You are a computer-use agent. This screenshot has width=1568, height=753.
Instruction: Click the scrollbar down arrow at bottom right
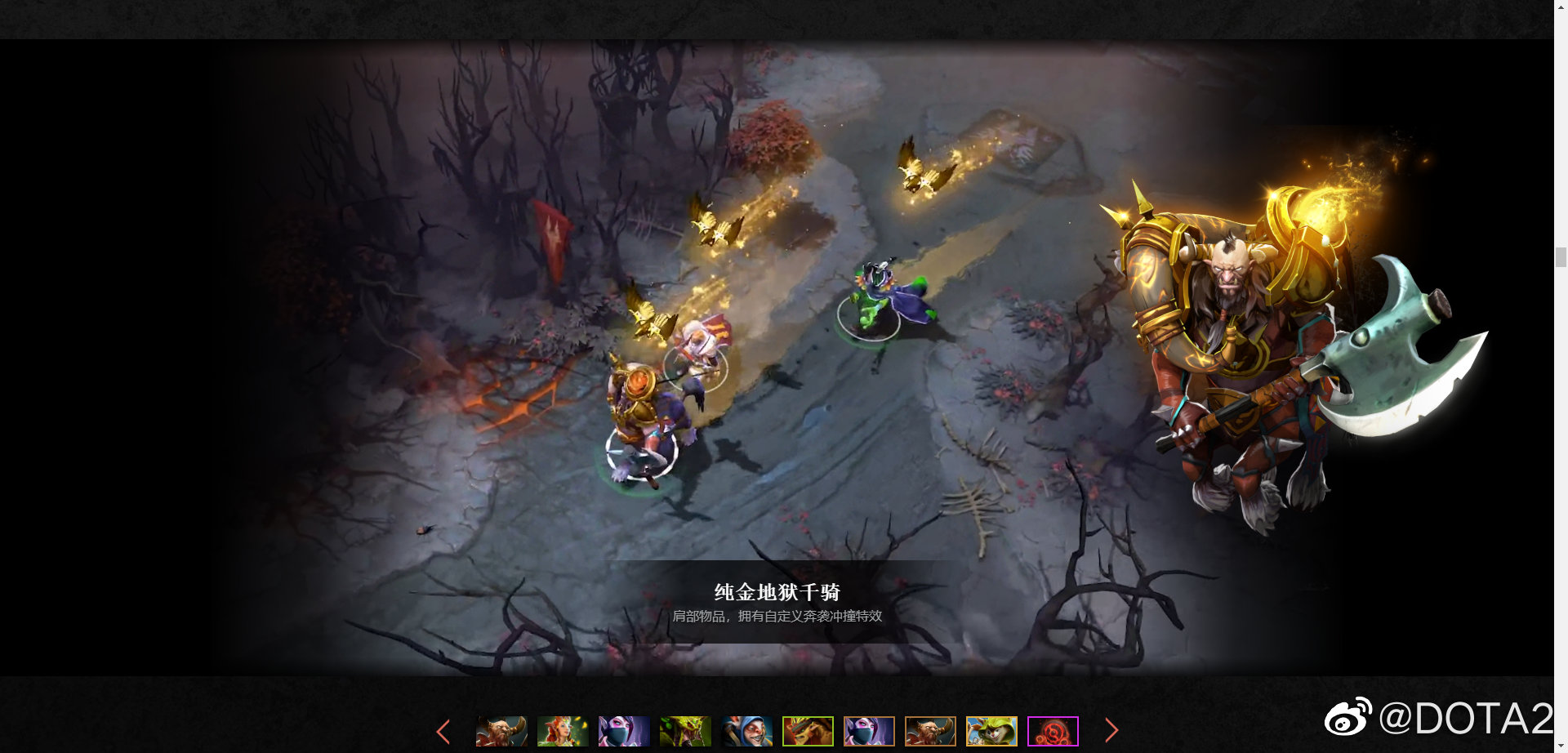[x=1561, y=746]
